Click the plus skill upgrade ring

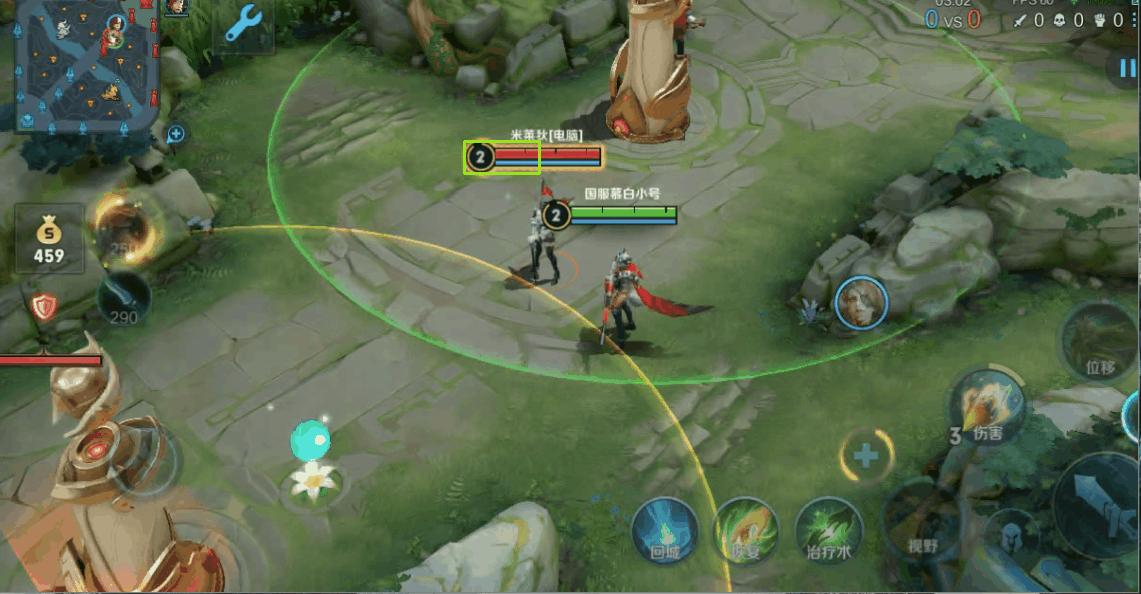click(x=865, y=456)
